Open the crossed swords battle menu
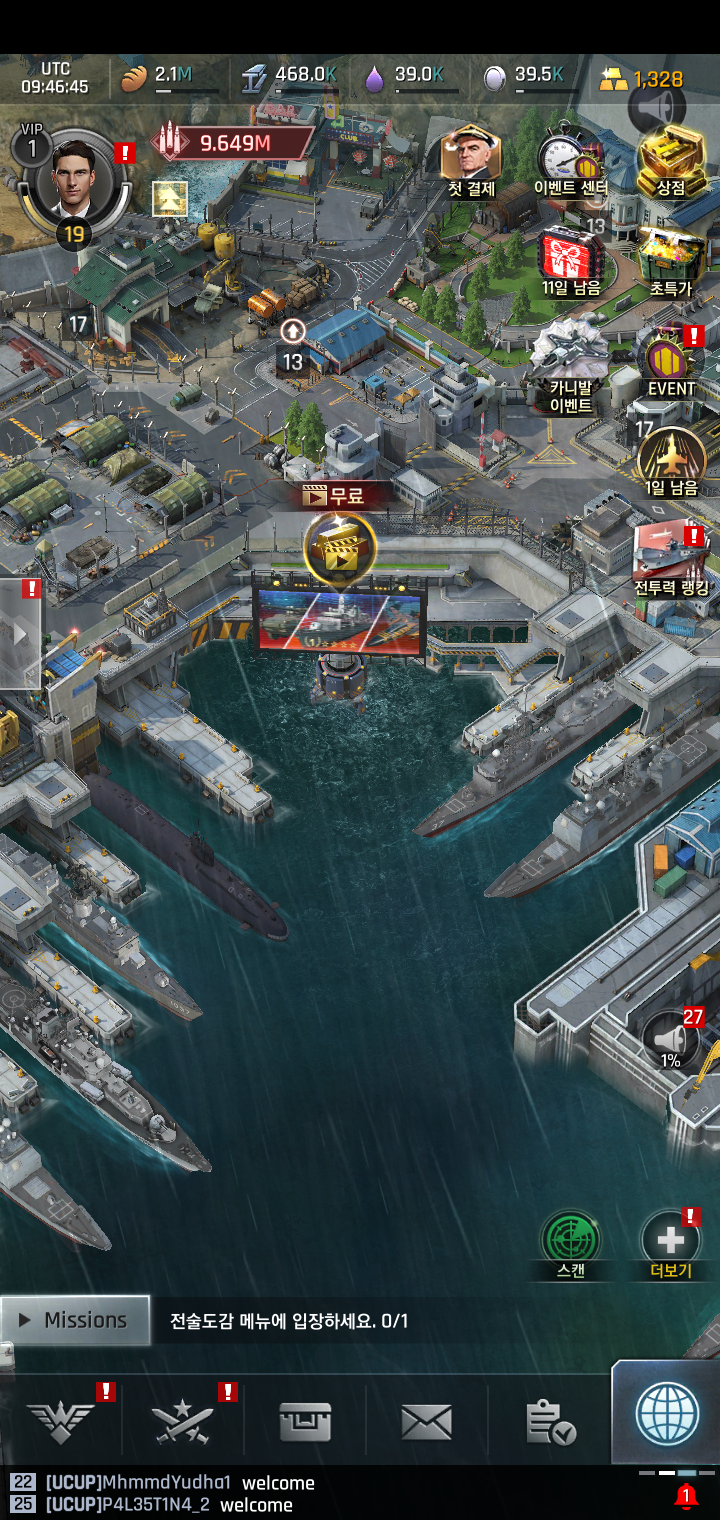 click(x=183, y=1421)
